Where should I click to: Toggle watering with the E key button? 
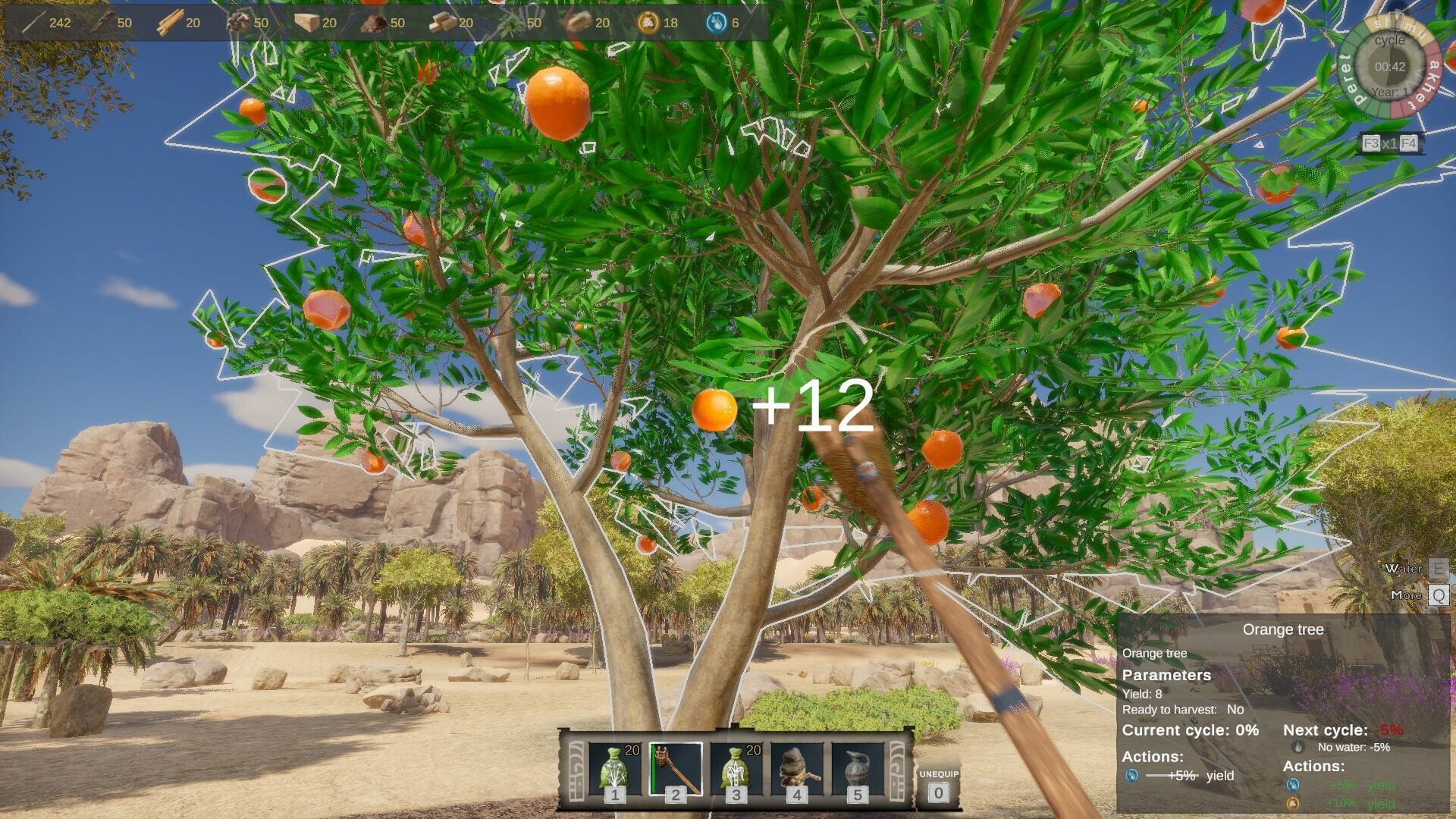click(x=1440, y=569)
